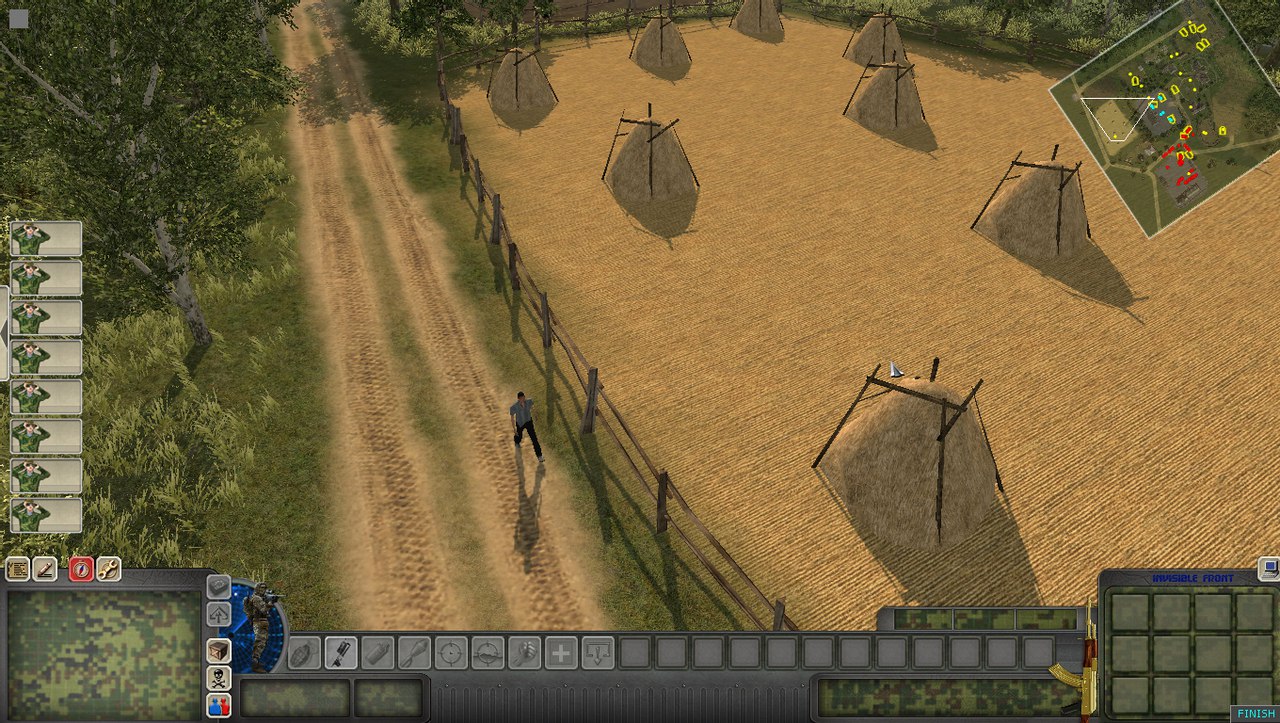This screenshot has height=723, width=1280.
Task: Click the upward arrow rank icon
Action: coord(218,613)
